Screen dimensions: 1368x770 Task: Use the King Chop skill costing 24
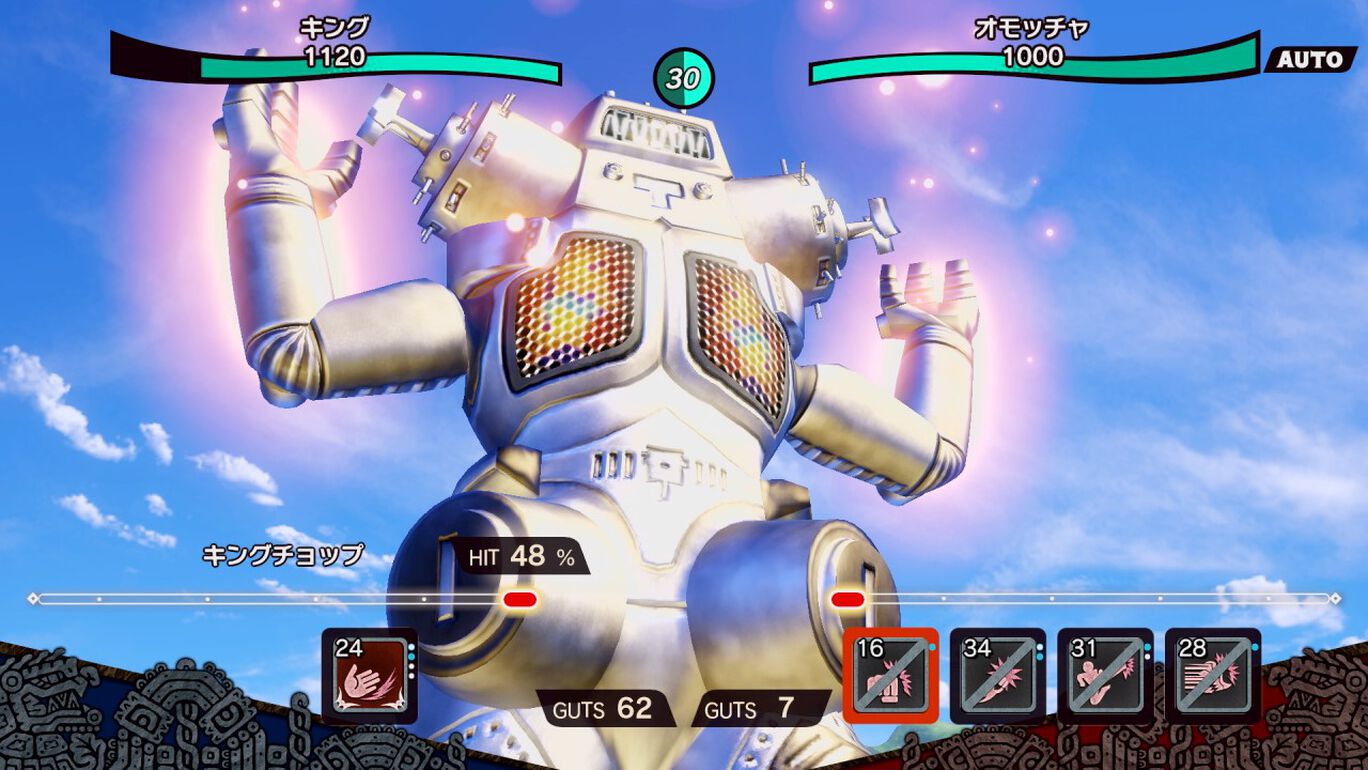coord(369,675)
